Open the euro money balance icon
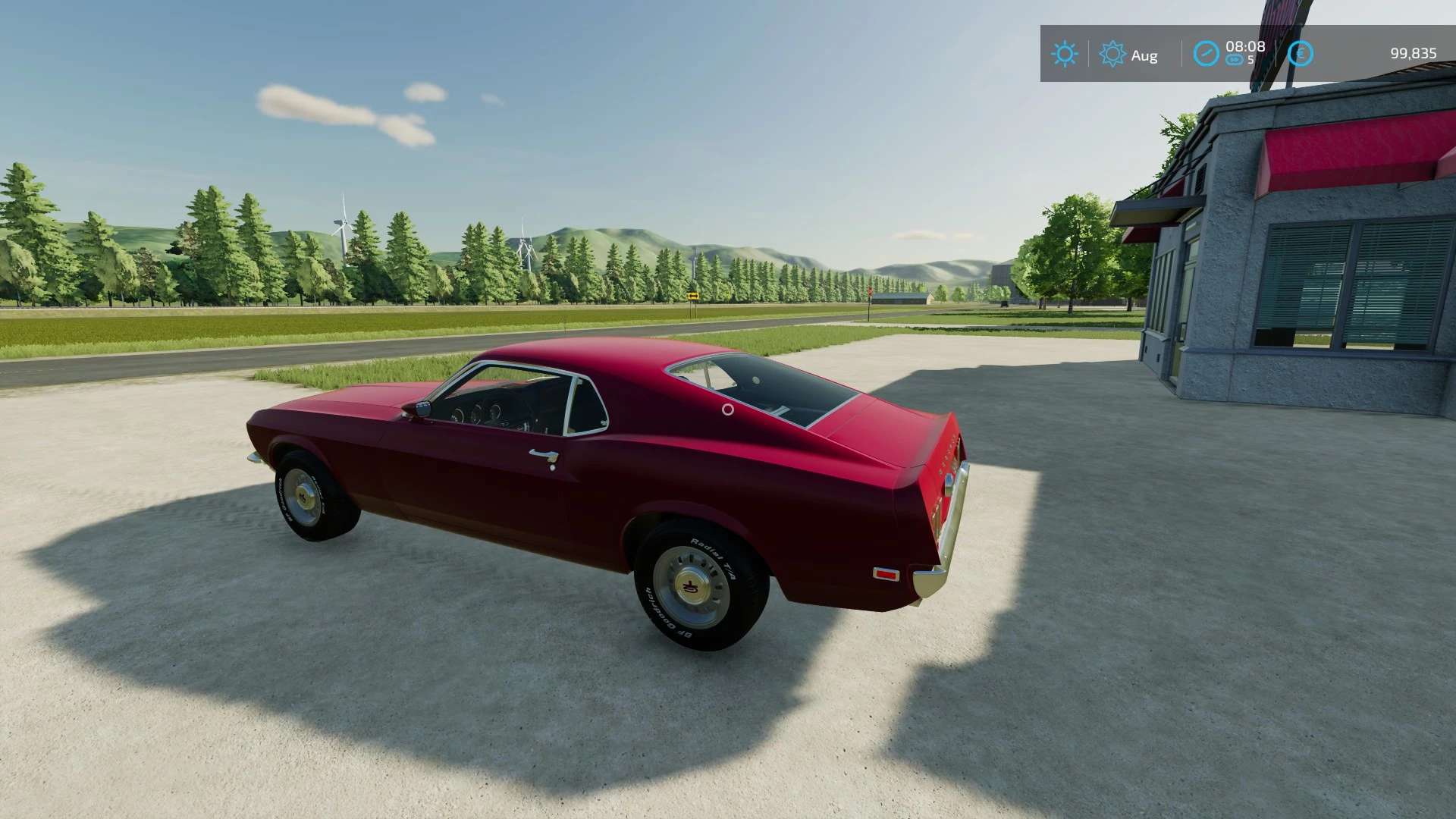This screenshot has height=819, width=1456. (x=1301, y=54)
